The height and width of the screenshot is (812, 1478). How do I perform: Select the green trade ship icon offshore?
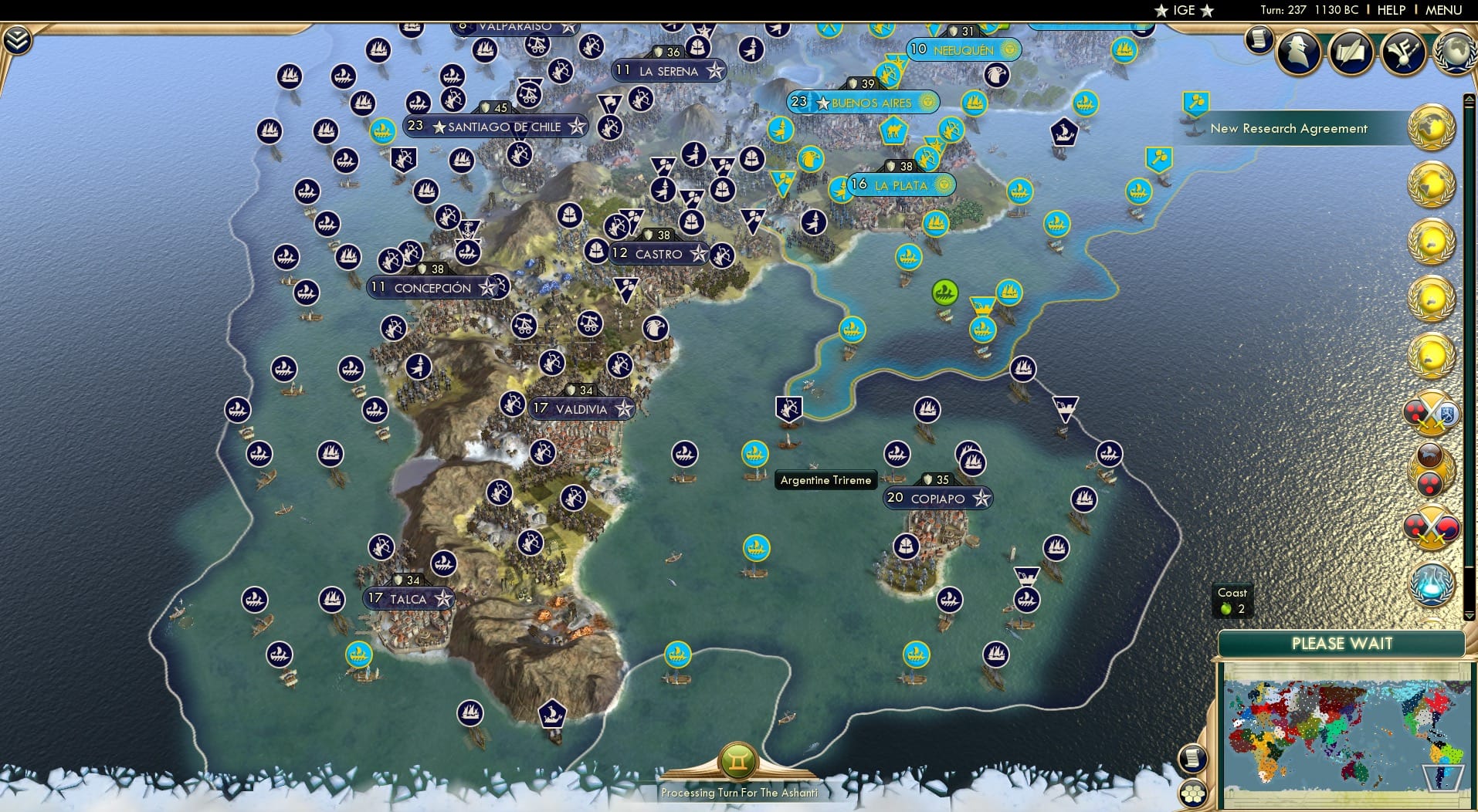click(x=943, y=293)
